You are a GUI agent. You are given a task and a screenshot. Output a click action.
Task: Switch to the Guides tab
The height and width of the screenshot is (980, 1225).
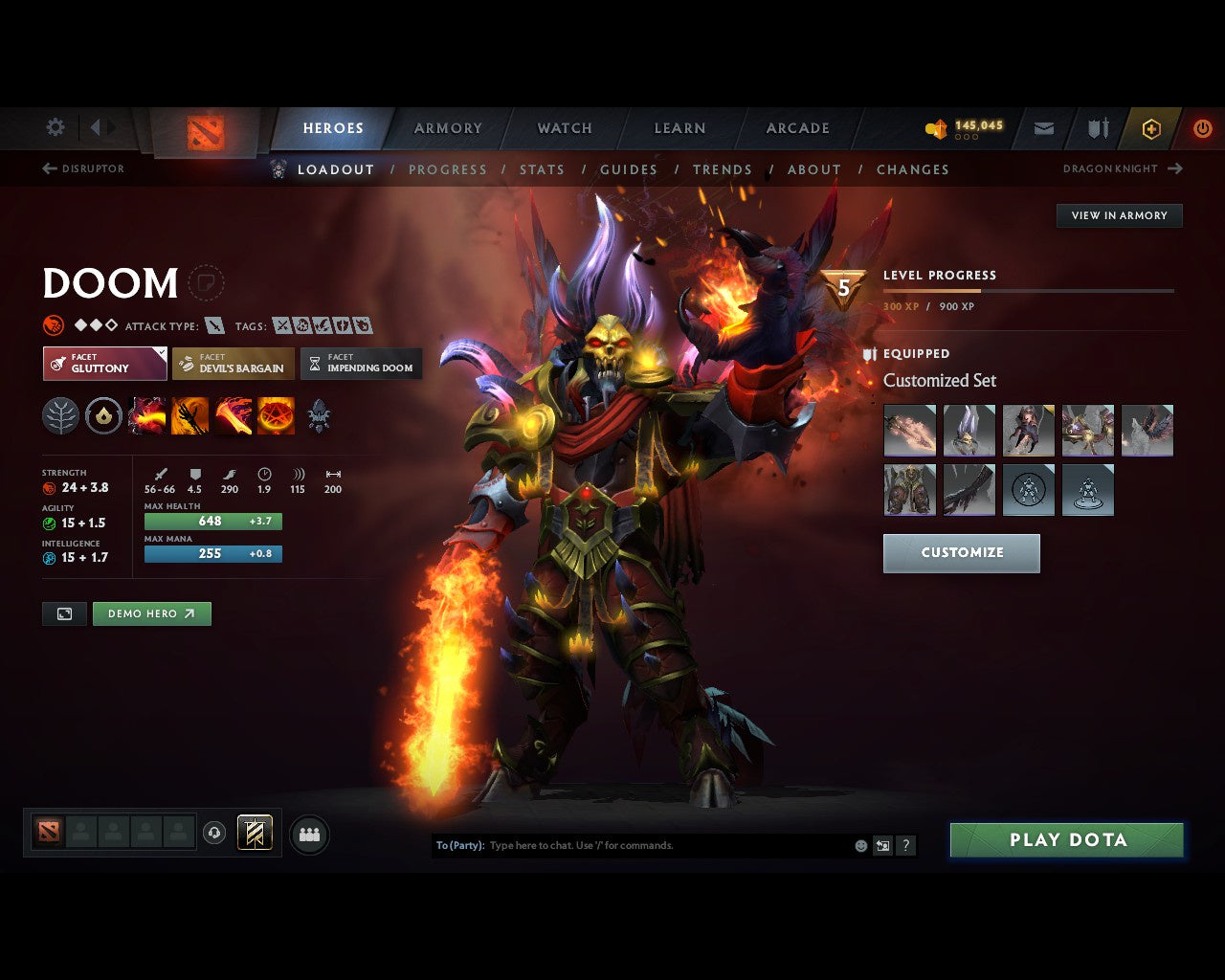point(629,169)
